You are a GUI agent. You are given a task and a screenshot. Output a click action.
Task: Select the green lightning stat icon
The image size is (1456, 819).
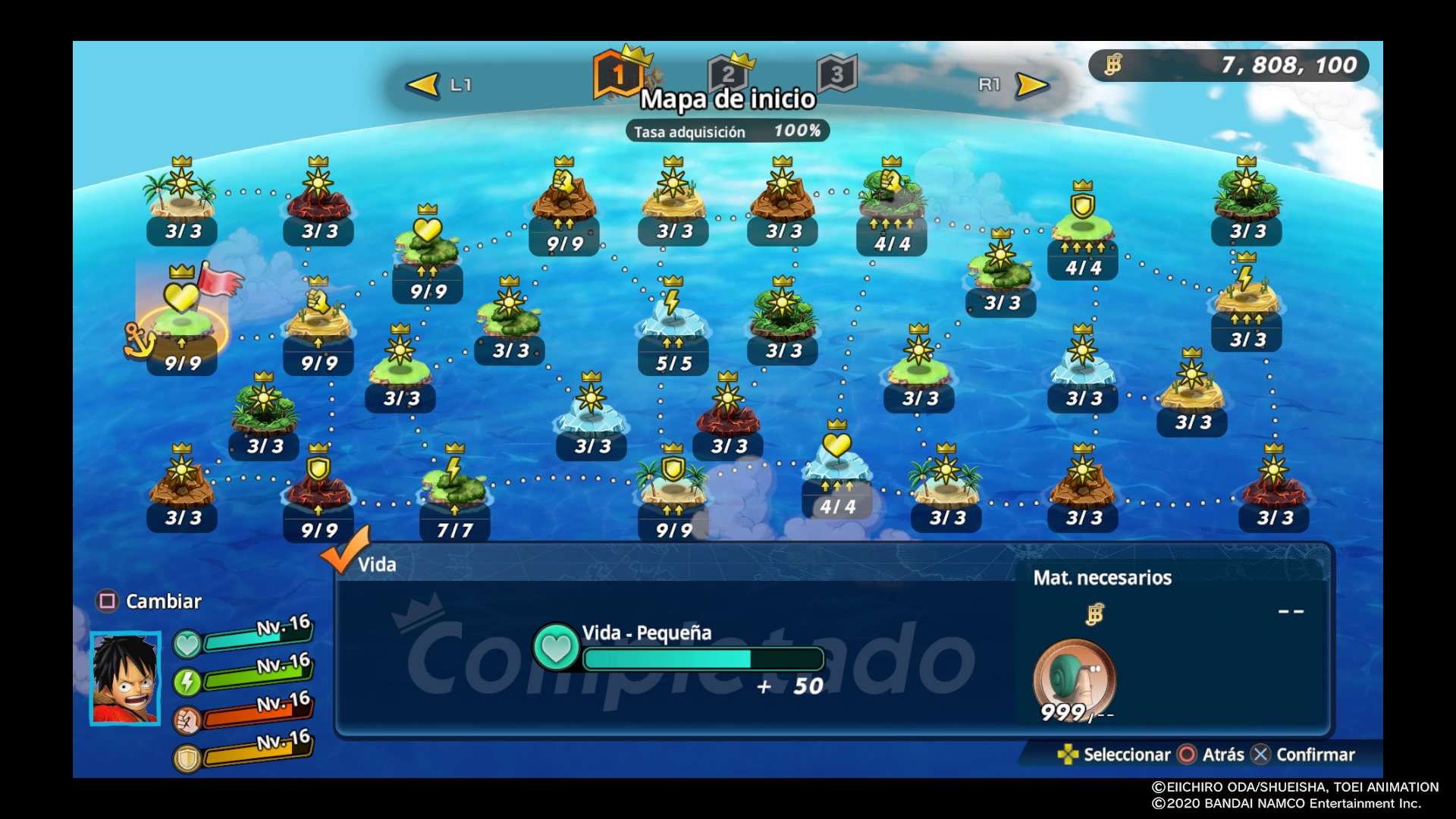tap(187, 682)
